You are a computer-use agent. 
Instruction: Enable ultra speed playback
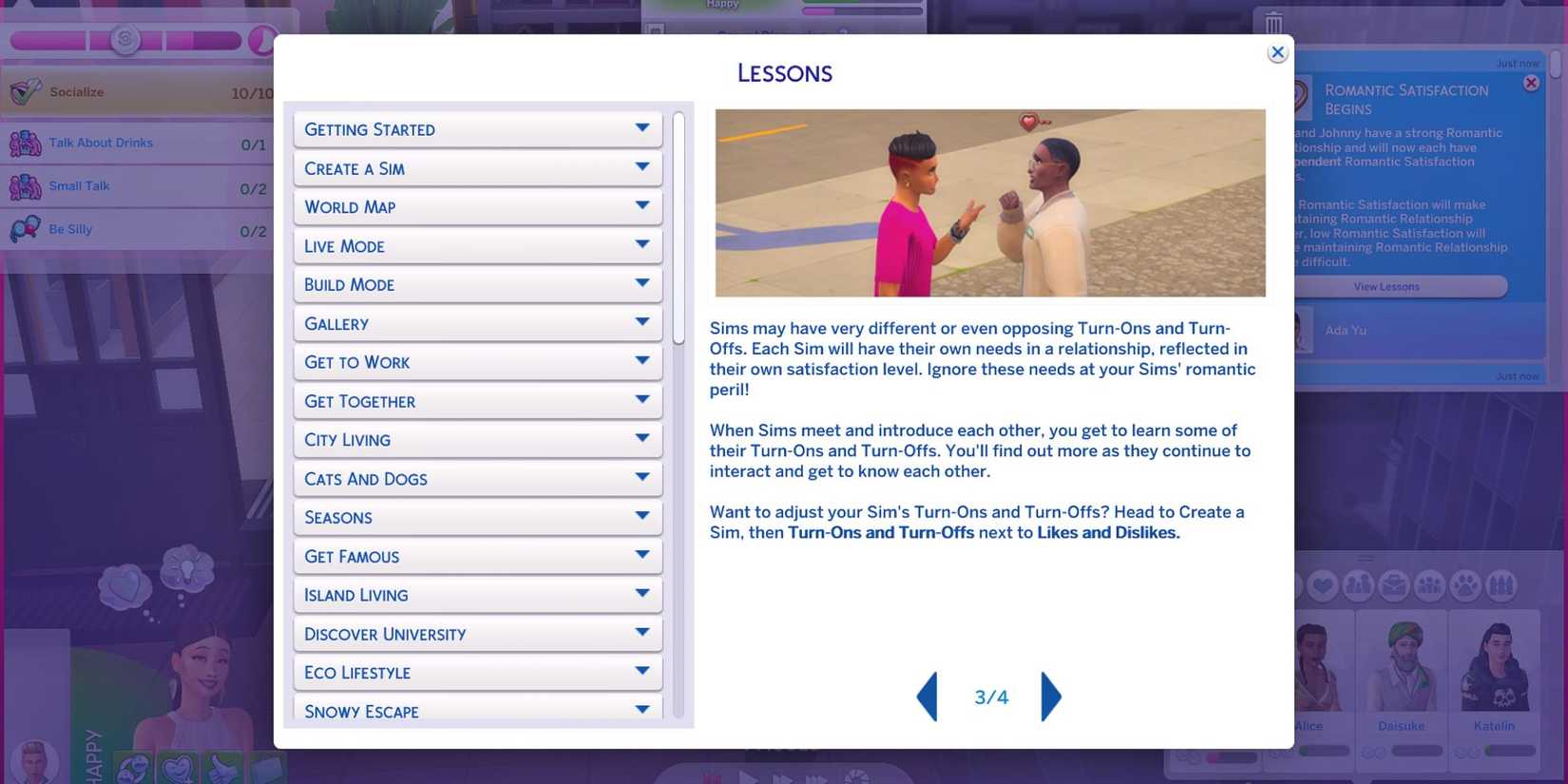[817, 777]
